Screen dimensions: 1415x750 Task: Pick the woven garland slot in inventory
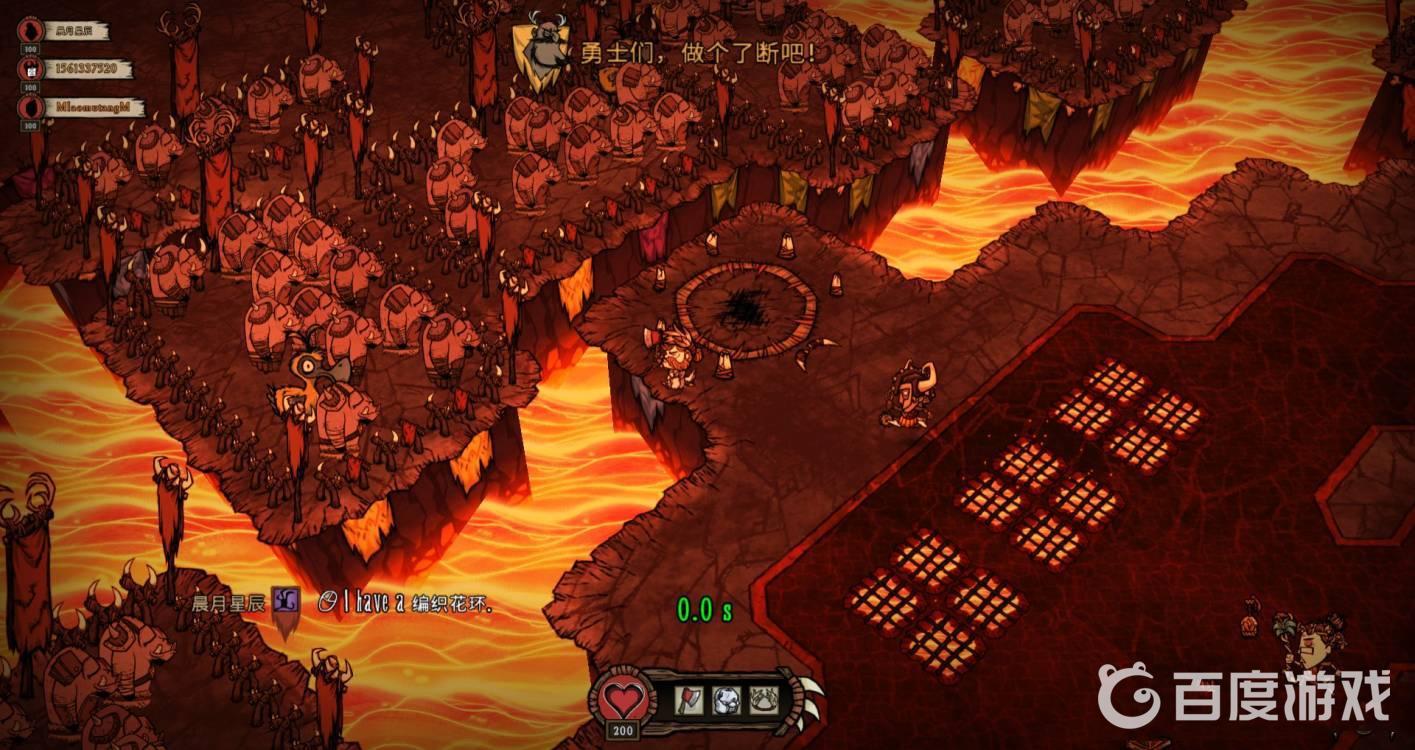(763, 699)
